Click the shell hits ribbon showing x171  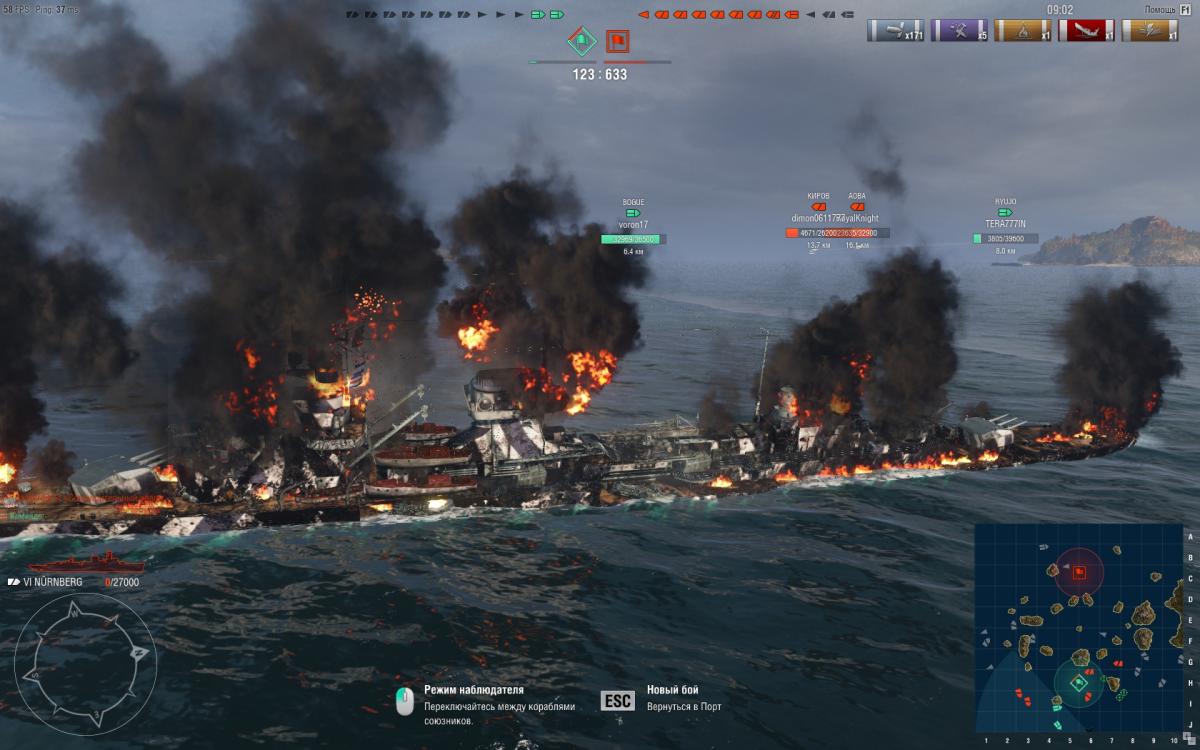pos(895,30)
